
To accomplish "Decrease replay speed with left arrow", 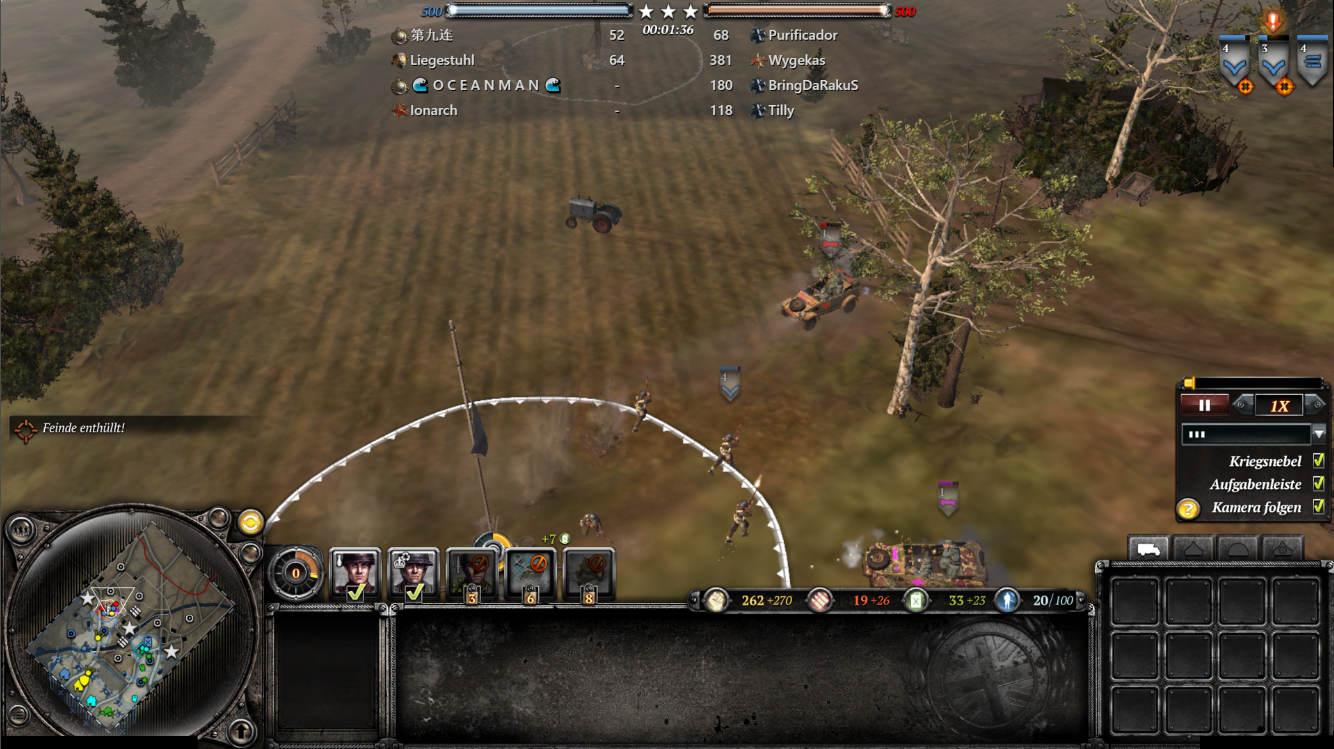I will click(x=1242, y=405).
